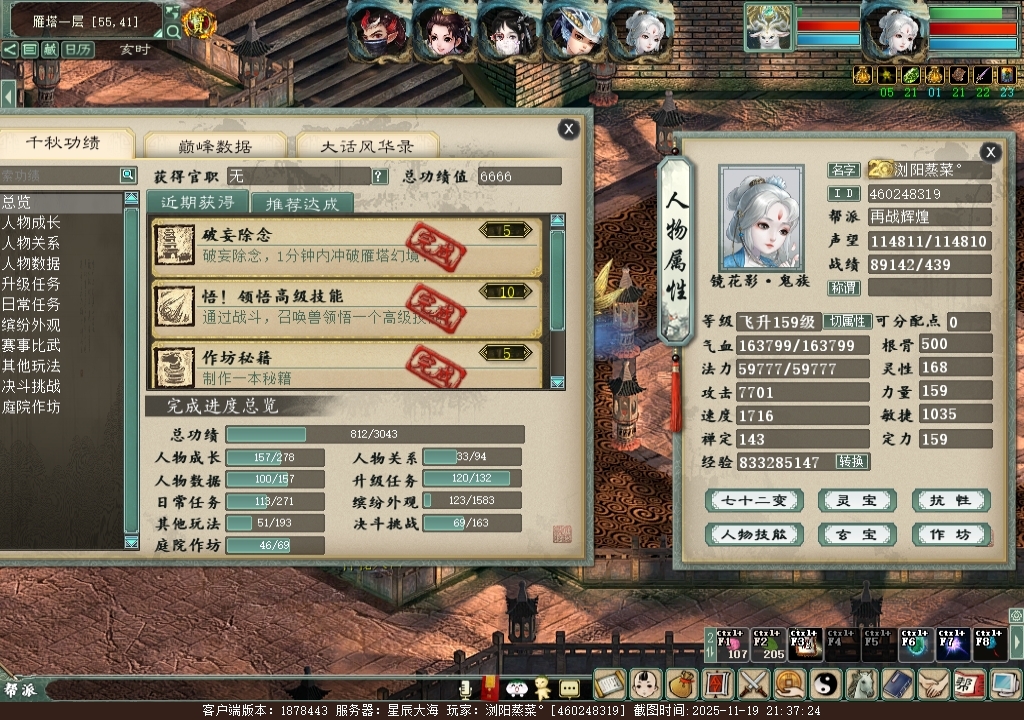The image size is (1024, 720).
Task: Show the 推荐达成 recommended tab
Action: pyautogui.click(x=302, y=204)
